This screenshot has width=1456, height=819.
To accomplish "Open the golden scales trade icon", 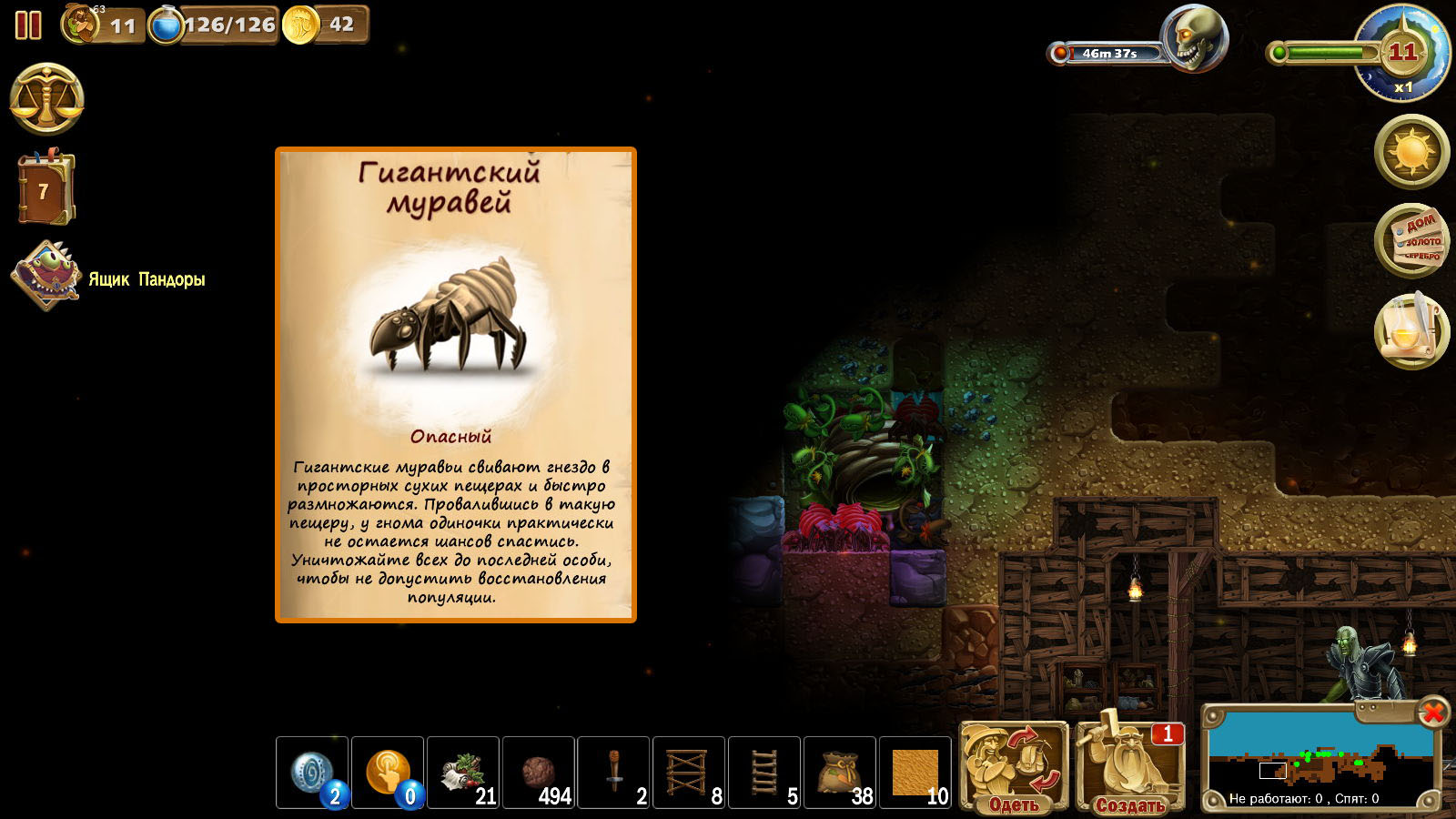I will tap(47, 99).
